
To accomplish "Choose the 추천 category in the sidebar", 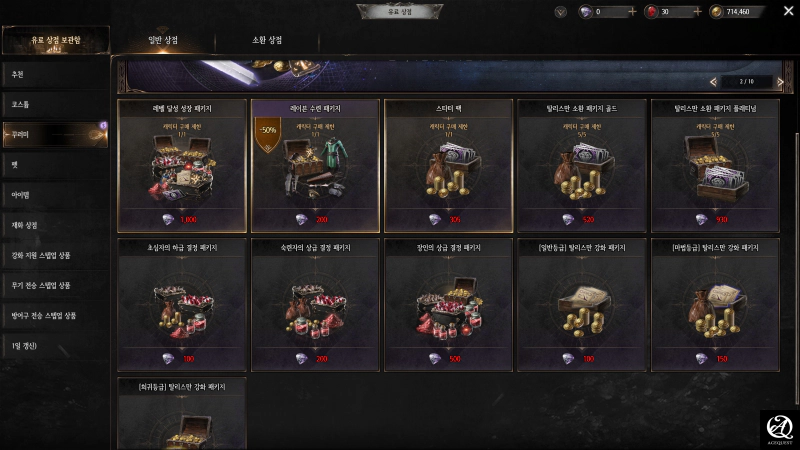I will coord(55,74).
